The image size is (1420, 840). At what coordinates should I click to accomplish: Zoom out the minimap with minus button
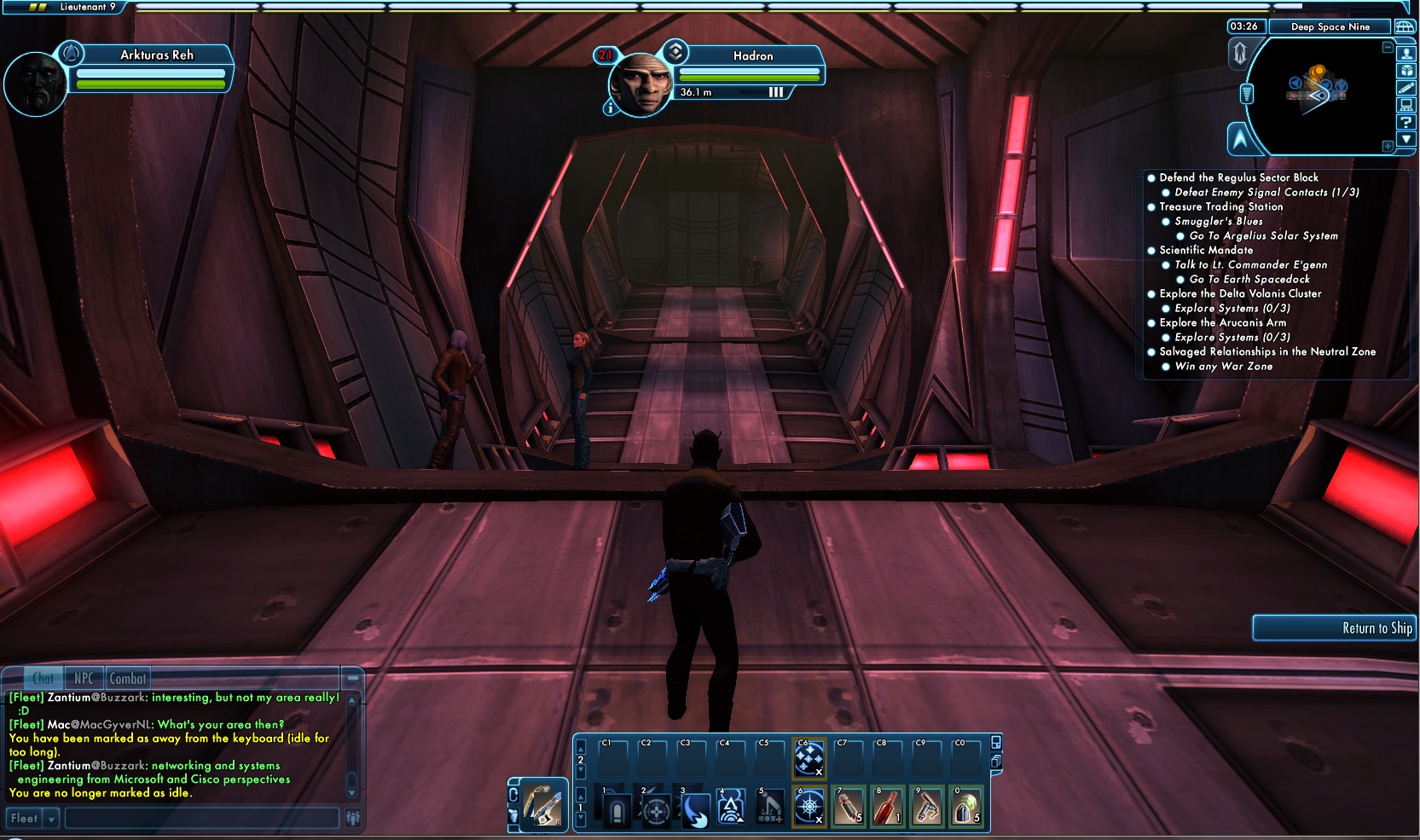point(1388,48)
